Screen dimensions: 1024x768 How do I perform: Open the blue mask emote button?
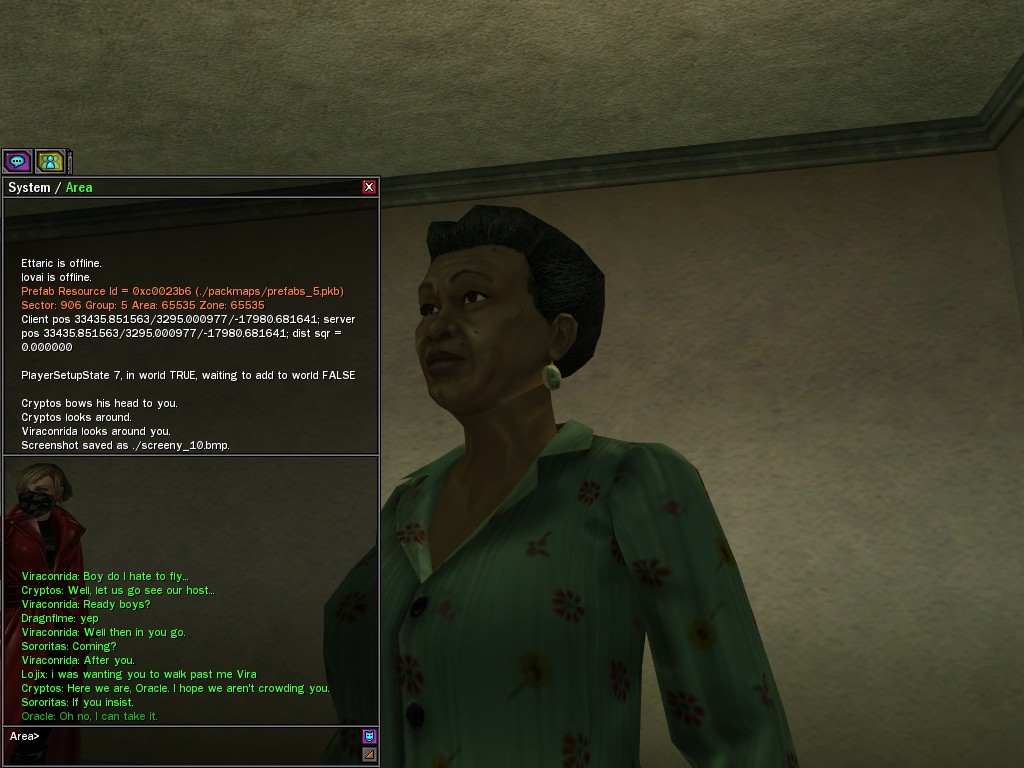pyautogui.click(x=369, y=736)
